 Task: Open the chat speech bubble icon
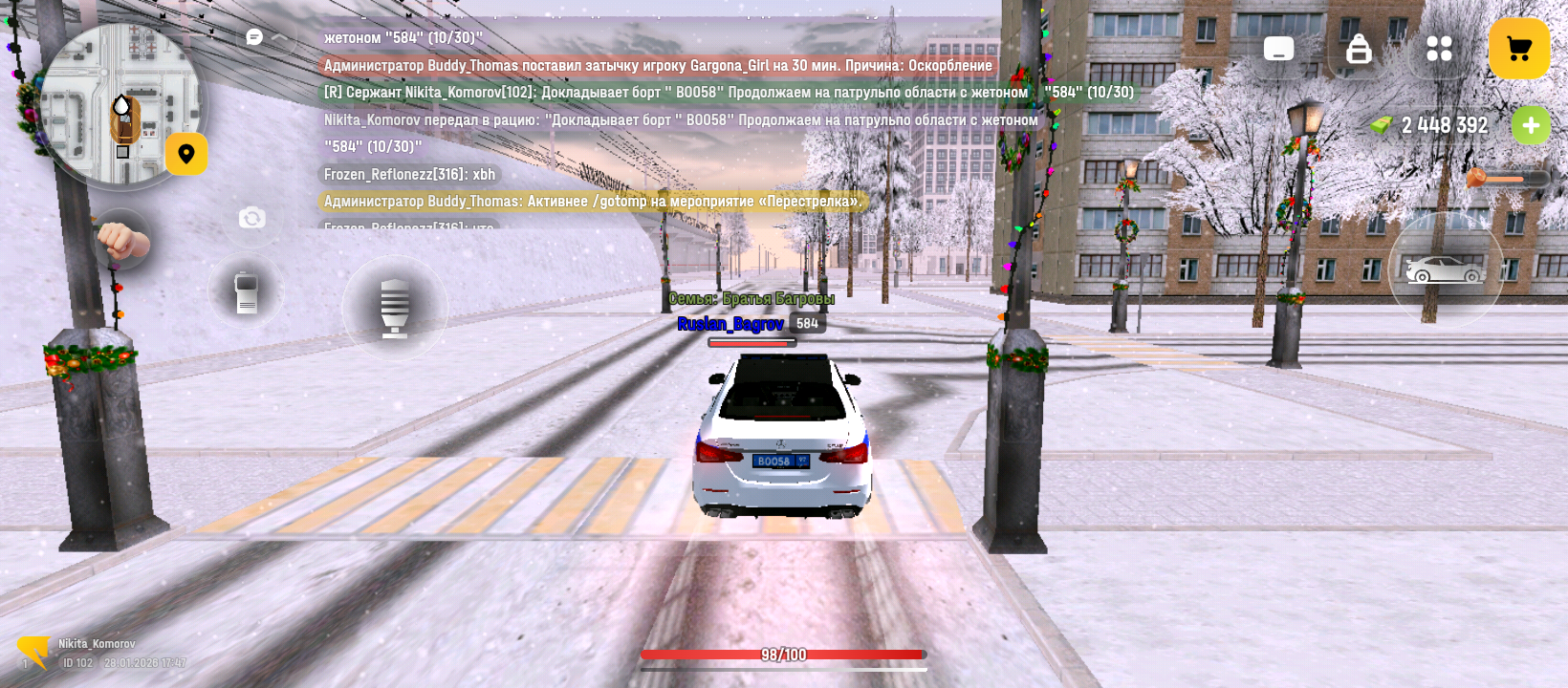pos(254,37)
